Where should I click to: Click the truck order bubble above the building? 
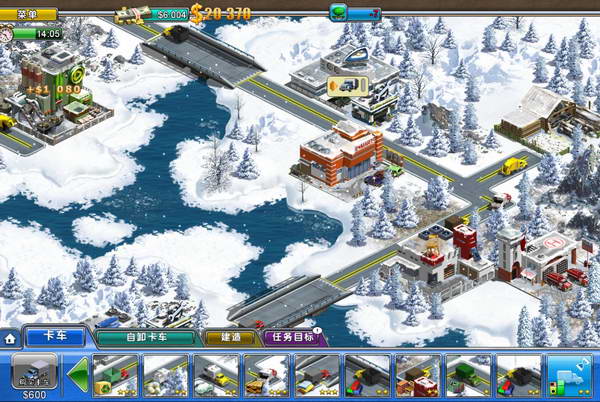347,85
